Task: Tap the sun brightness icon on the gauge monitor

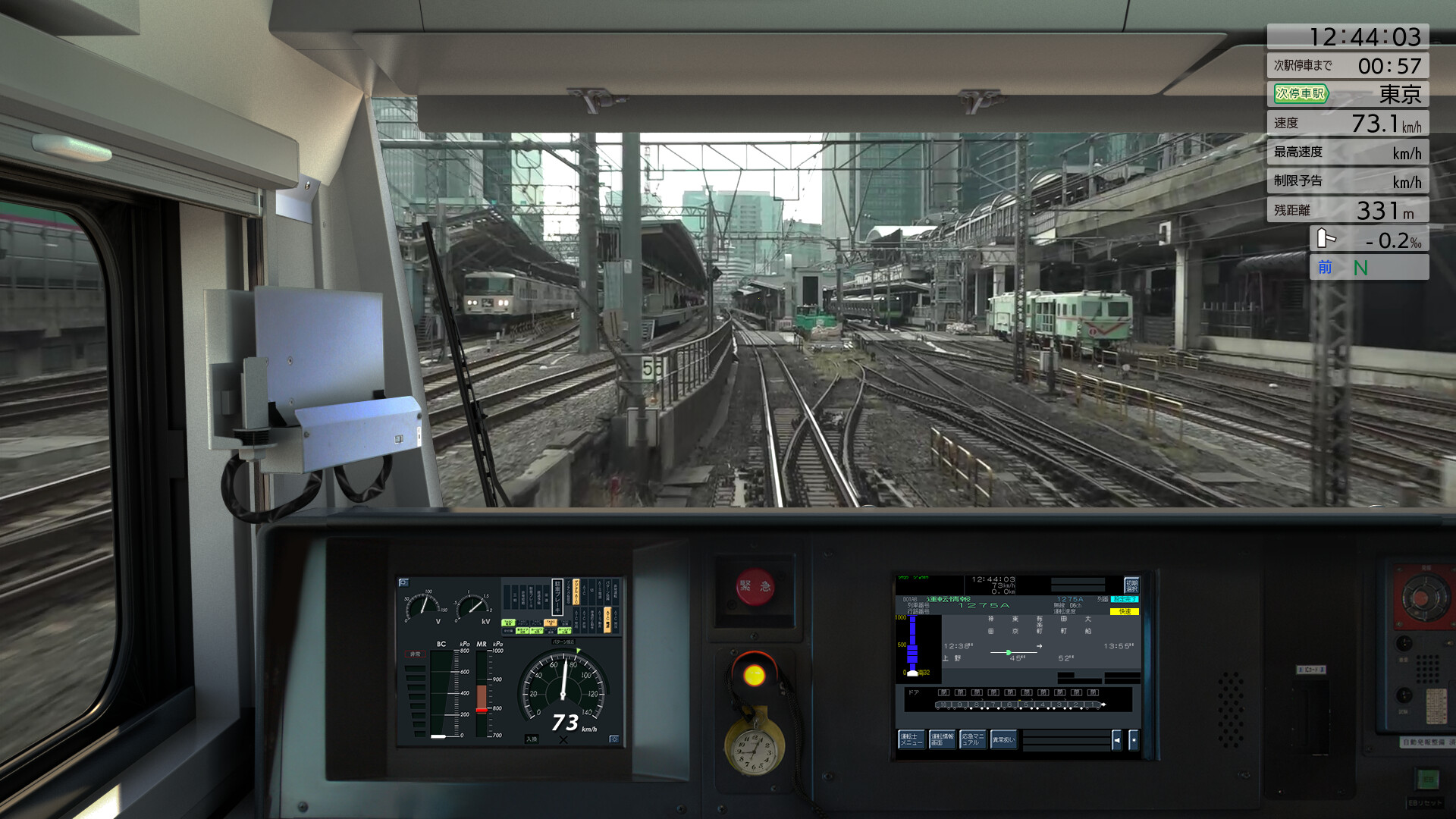Action: [613, 739]
